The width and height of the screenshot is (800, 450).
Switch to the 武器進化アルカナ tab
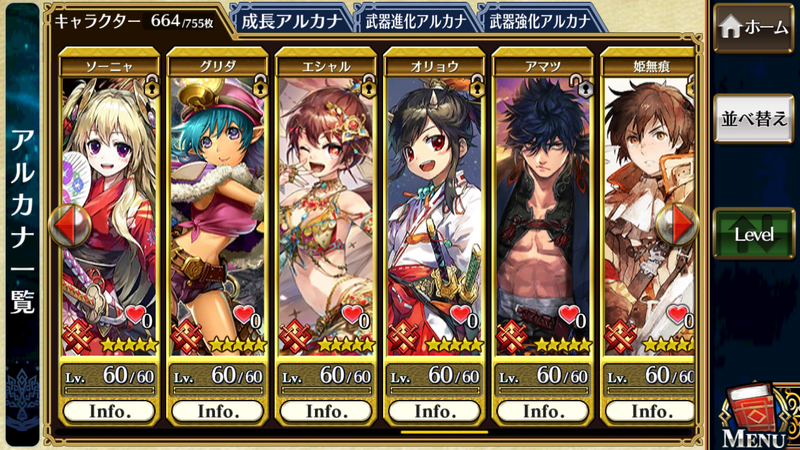(412, 19)
